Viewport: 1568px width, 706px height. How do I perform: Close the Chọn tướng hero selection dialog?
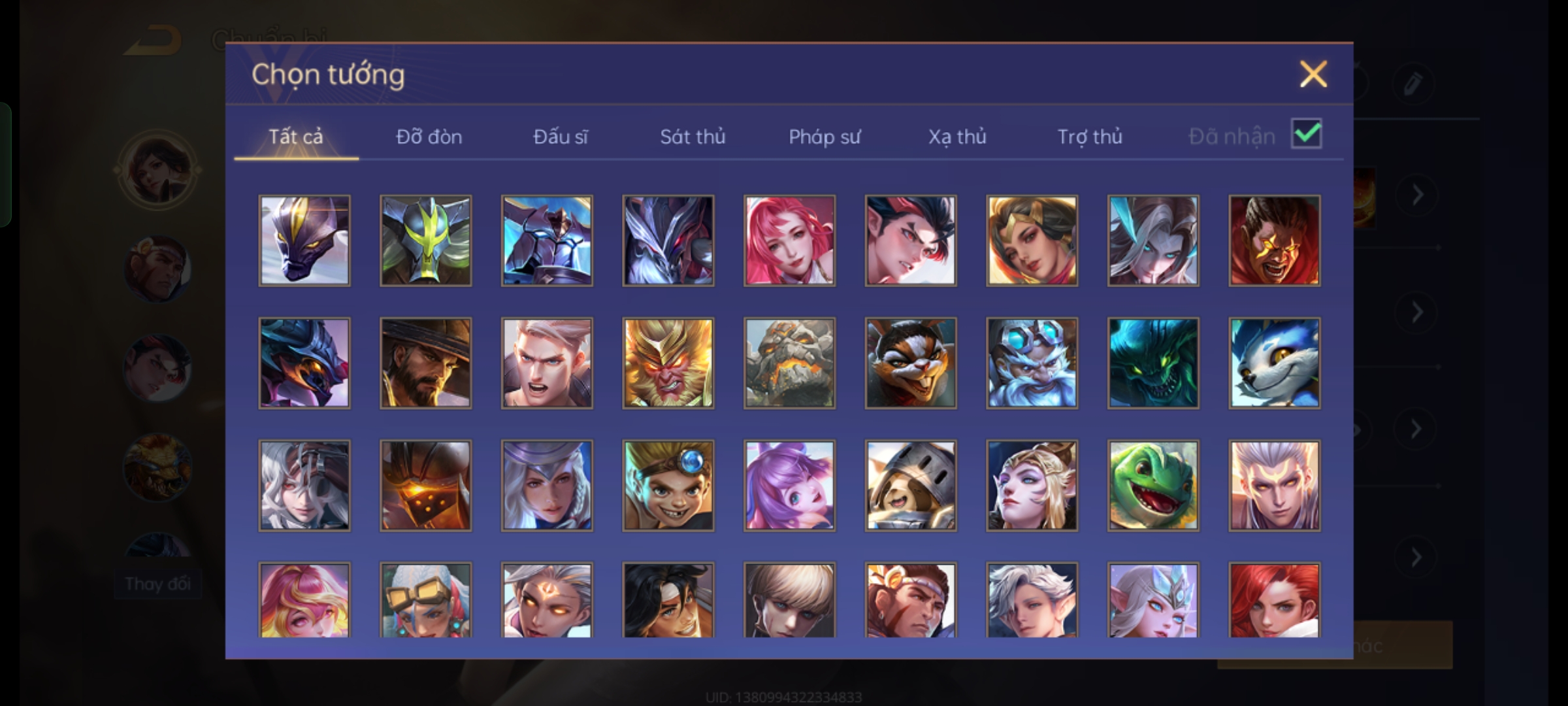pyautogui.click(x=1313, y=74)
